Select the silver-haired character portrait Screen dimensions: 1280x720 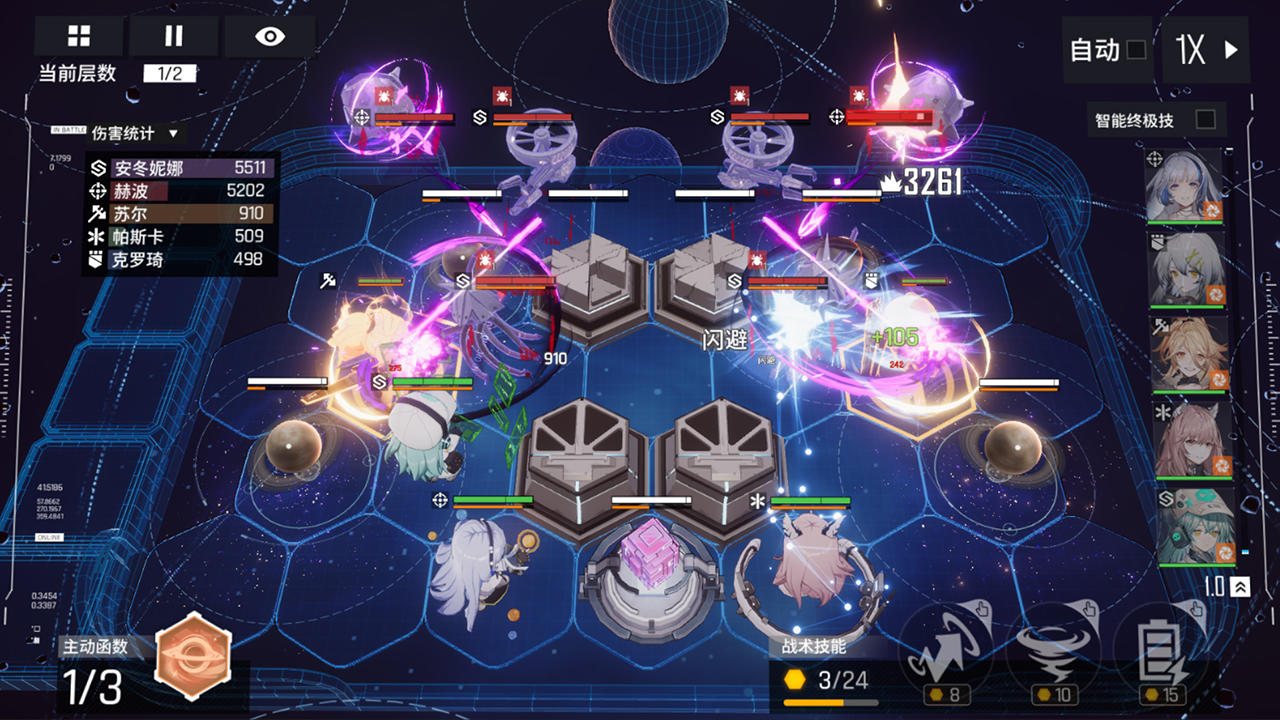1185,187
